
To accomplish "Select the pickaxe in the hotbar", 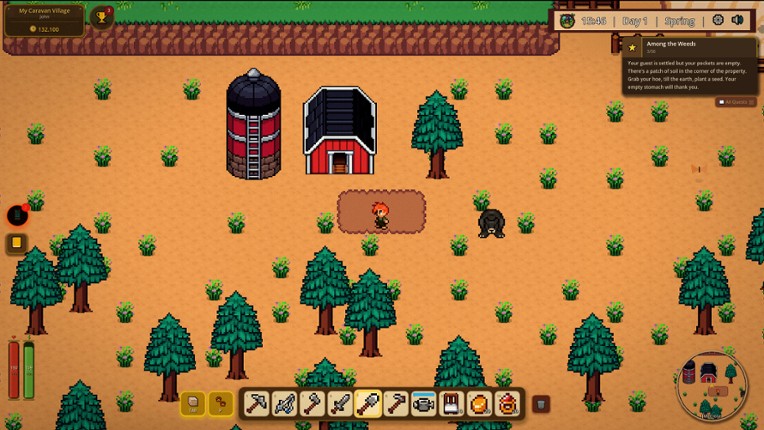I will pos(256,403).
